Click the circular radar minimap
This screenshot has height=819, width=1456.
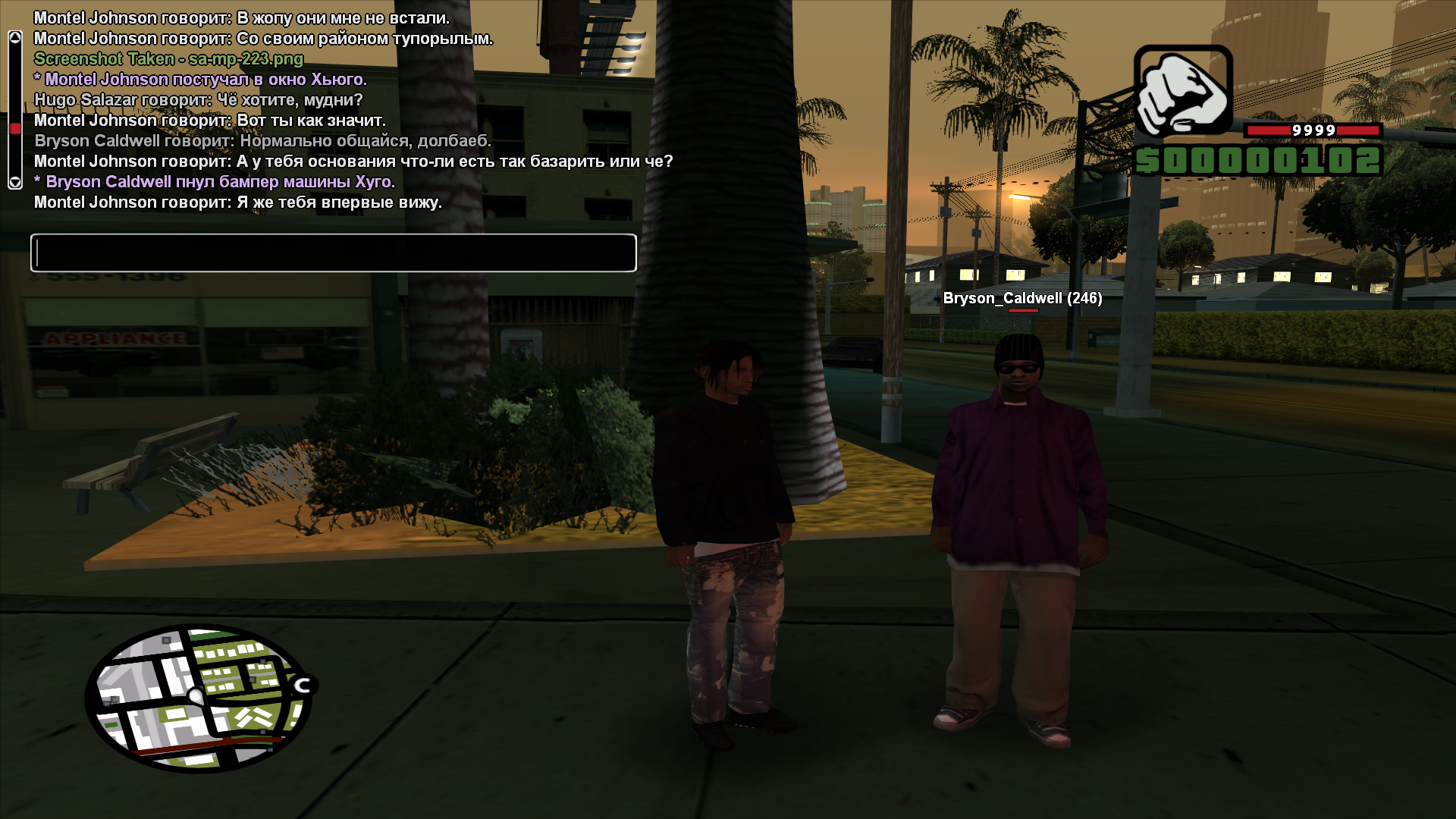199,698
